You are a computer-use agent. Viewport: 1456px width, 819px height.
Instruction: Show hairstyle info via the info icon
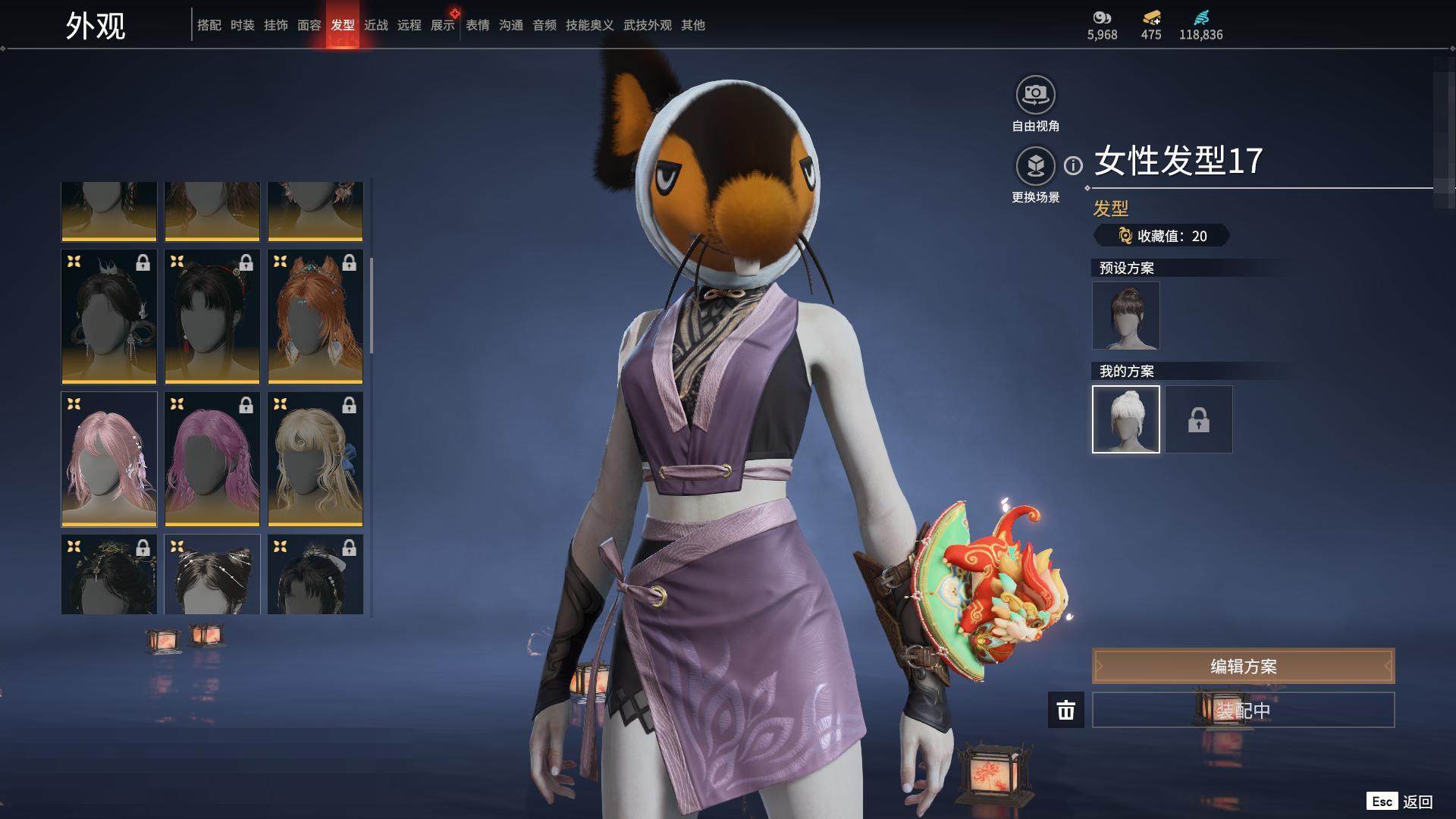(1073, 165)
